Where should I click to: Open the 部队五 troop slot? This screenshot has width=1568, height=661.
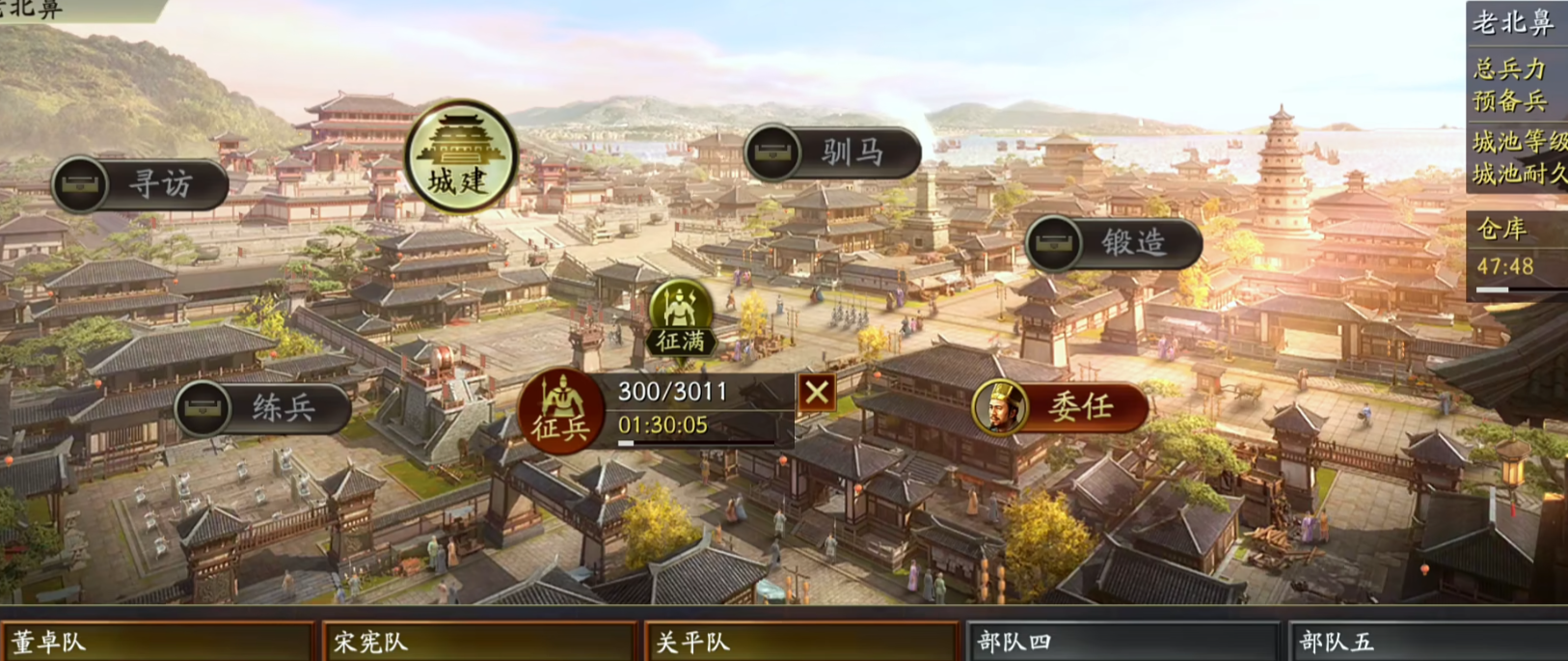1429,642
